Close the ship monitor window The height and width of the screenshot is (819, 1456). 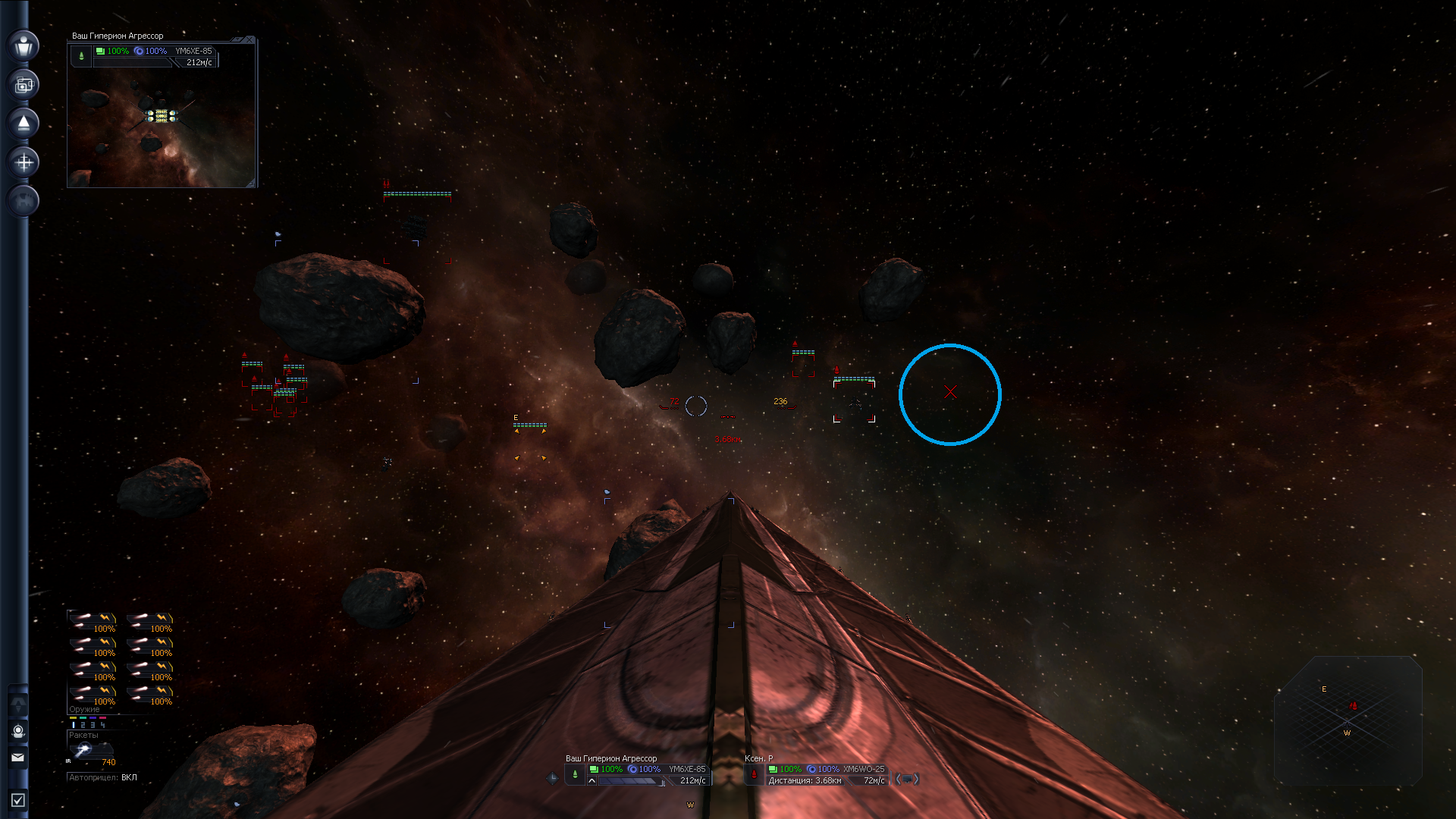coord(249,39)
